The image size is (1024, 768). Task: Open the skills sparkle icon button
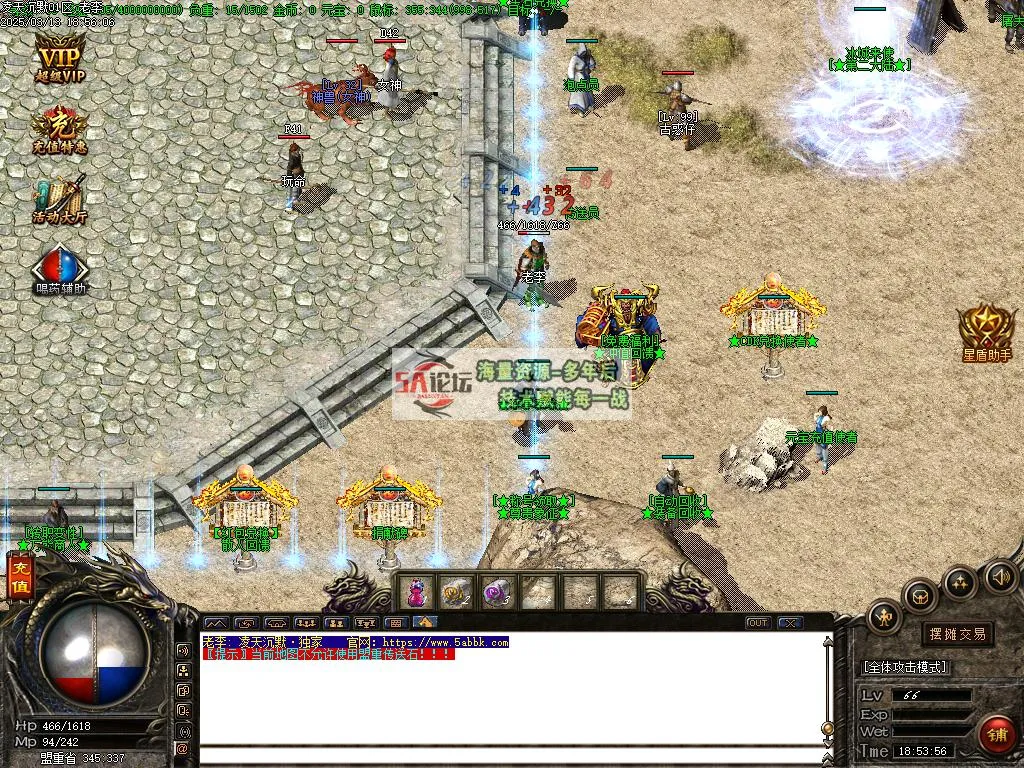[x=960, y=582]
